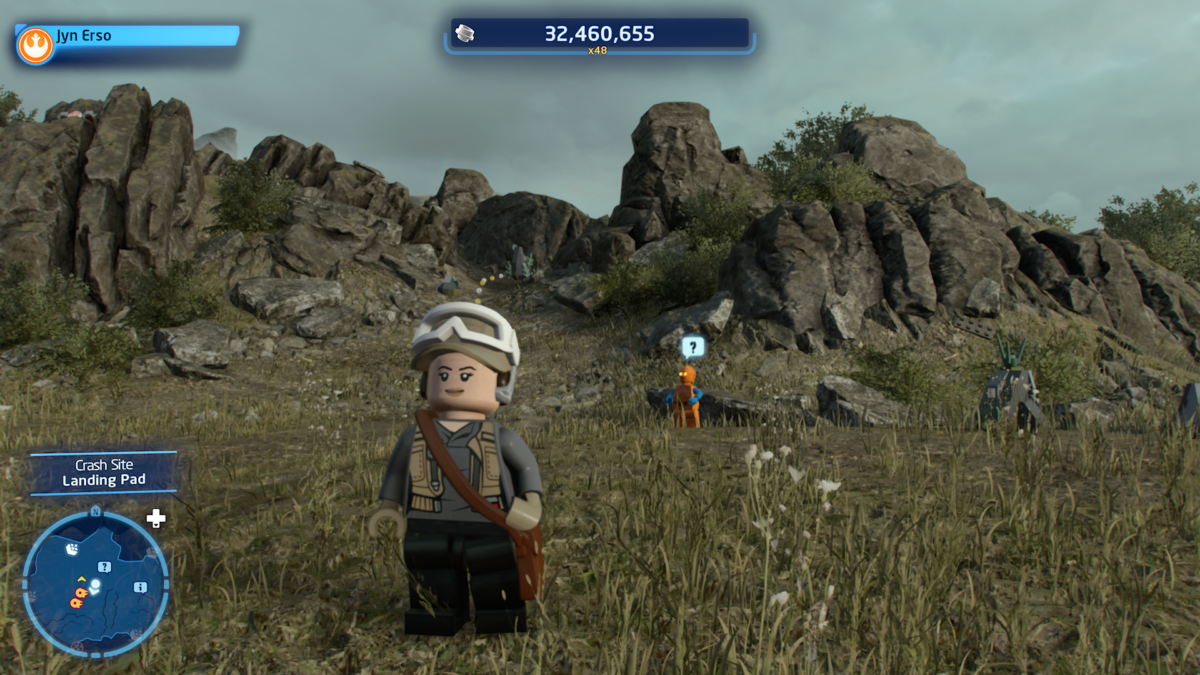Select the question mark marker on minimap
Image resolution: width=1200 pixels, height=675 pixels.
(x=104, y=567)
